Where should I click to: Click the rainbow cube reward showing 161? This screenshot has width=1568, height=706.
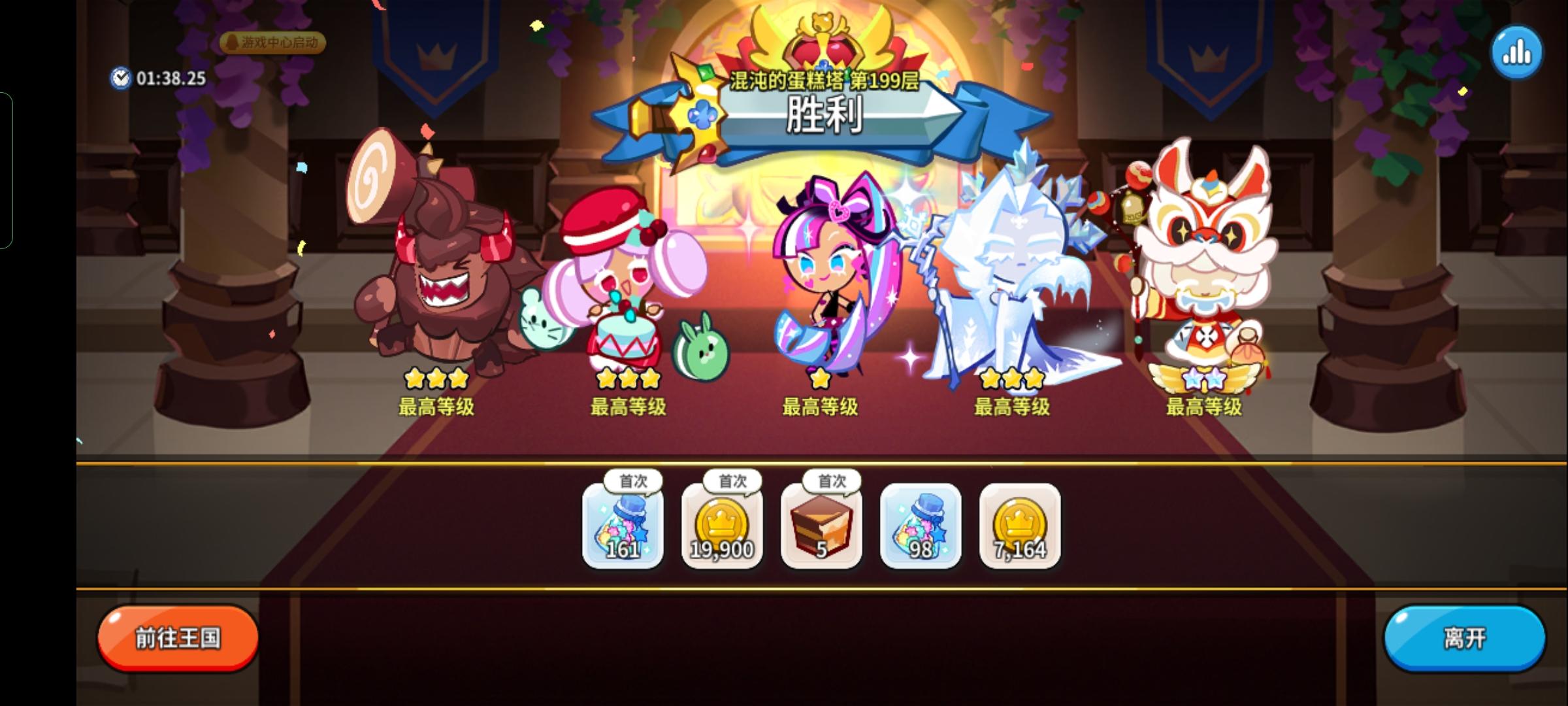click(x=622, y=528)
